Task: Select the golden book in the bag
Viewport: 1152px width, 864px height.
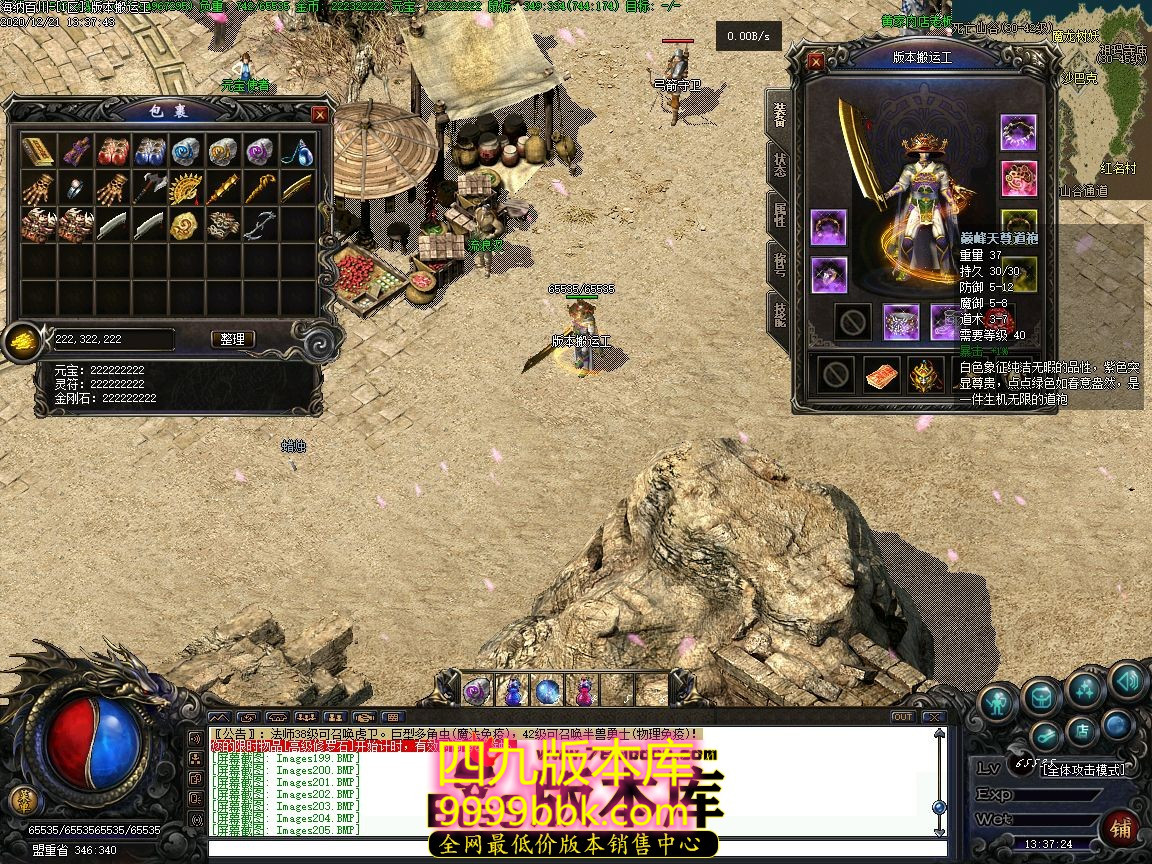Action: point(38,151)
